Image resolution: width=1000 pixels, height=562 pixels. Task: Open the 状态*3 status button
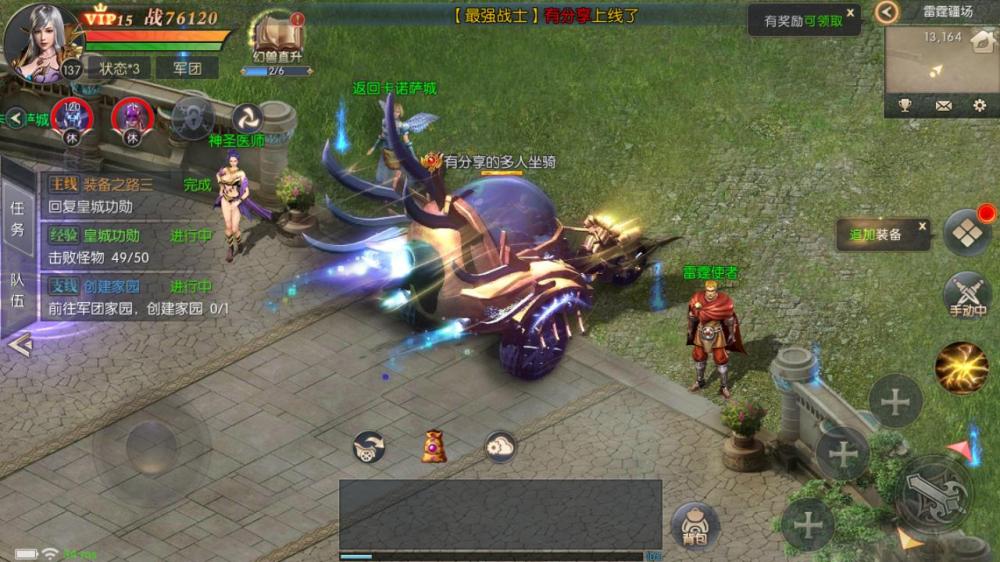tap(120, 68)
